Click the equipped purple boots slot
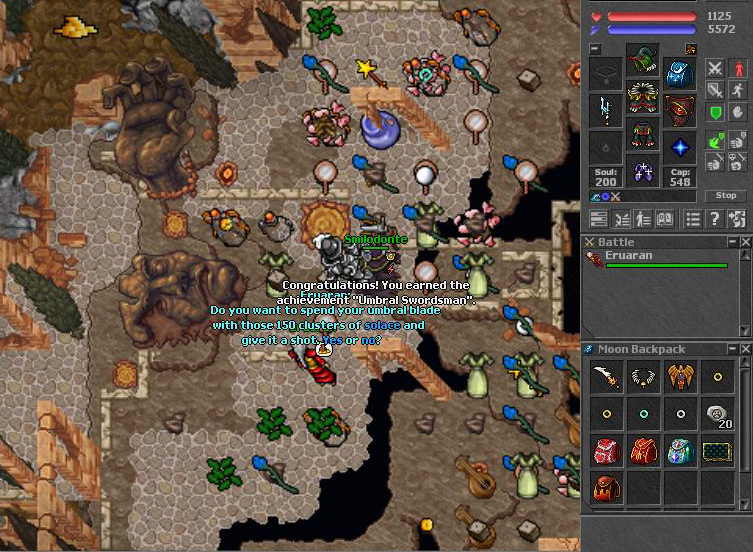Image resolution: width=753 pixels, height=552 pixels. (x=642, y=171)
